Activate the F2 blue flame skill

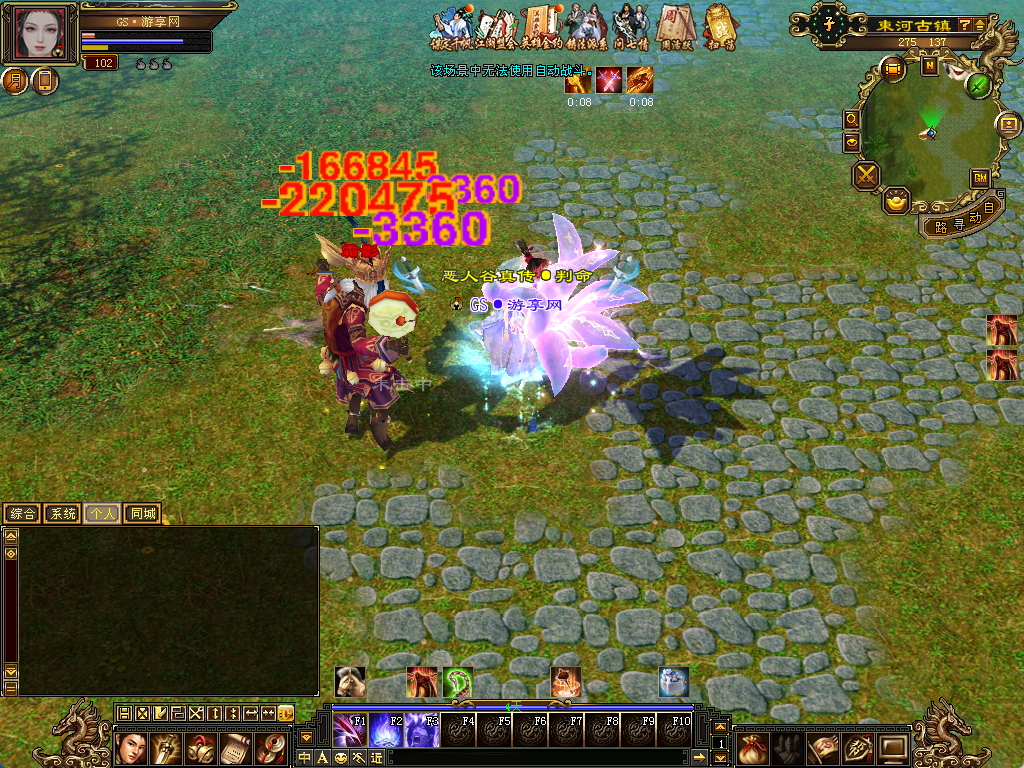386,730
